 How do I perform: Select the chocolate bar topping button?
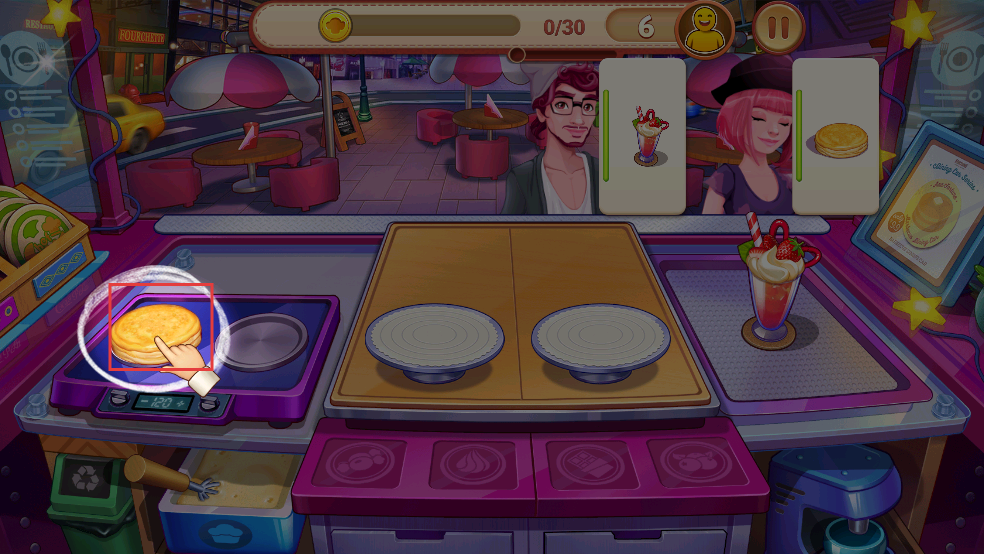582,464
